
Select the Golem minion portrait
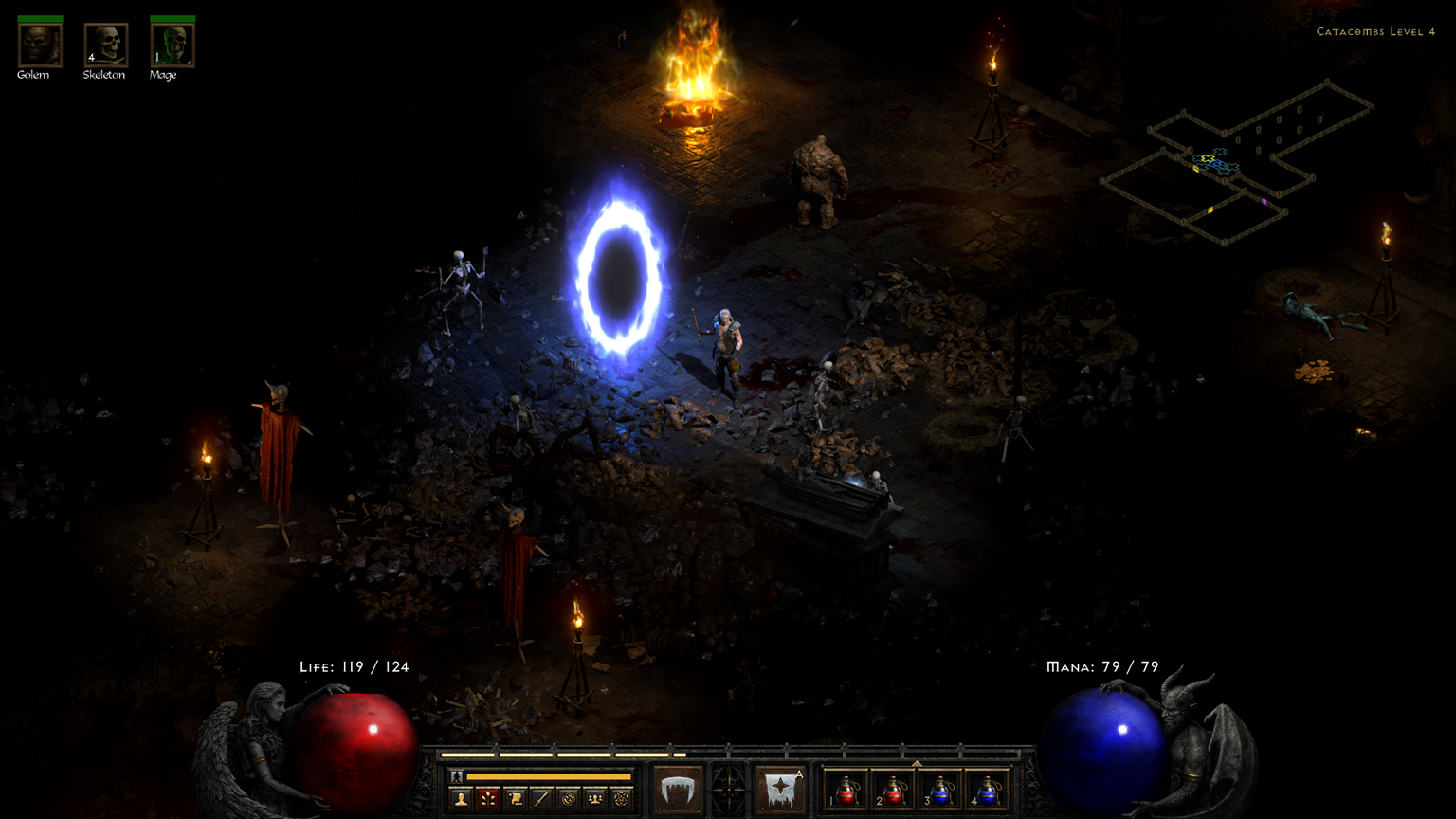coord(40,45)
